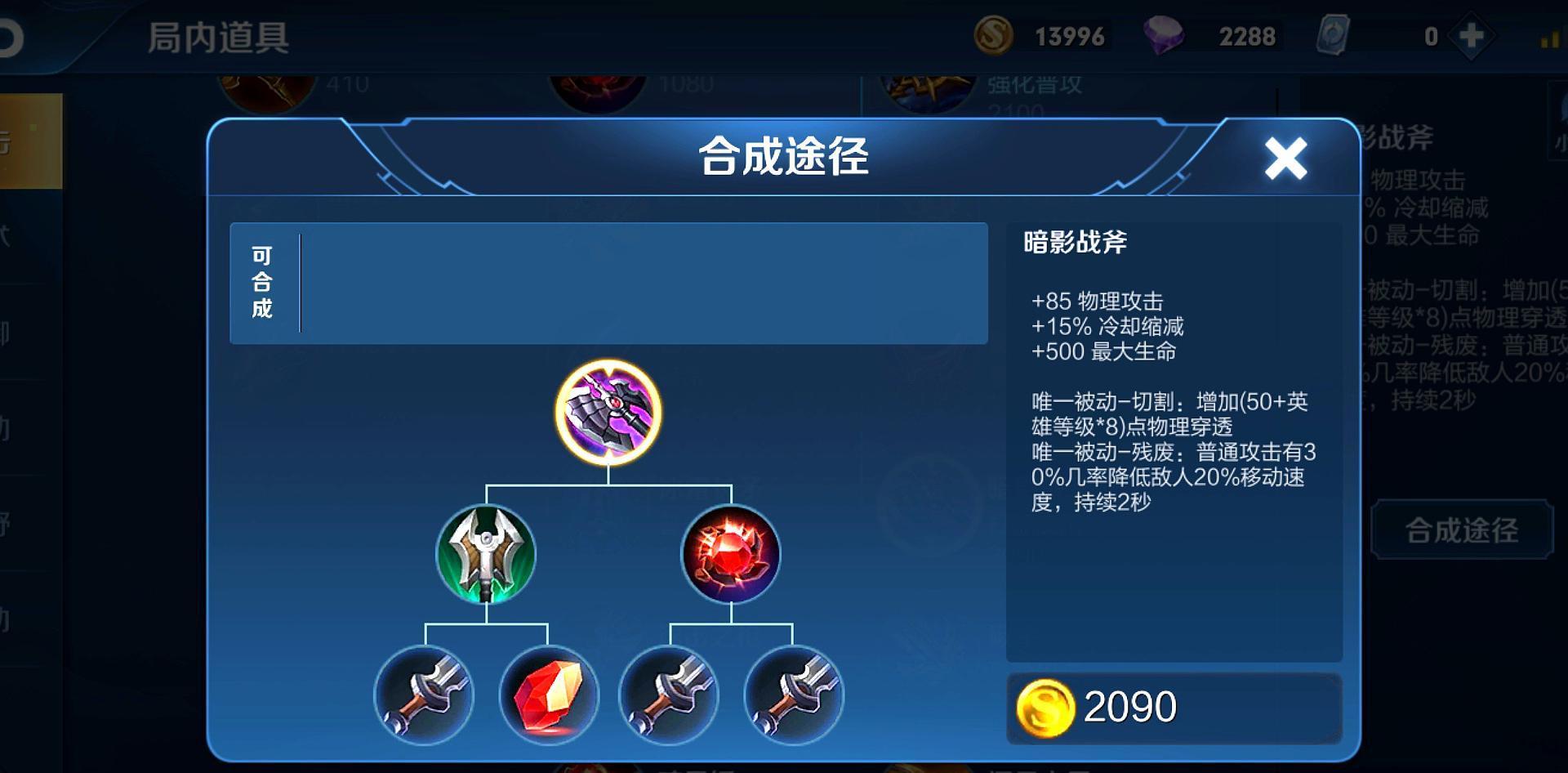
Task: Click the gold coin currency icon in top bar
Action: [x=993, y=34]
